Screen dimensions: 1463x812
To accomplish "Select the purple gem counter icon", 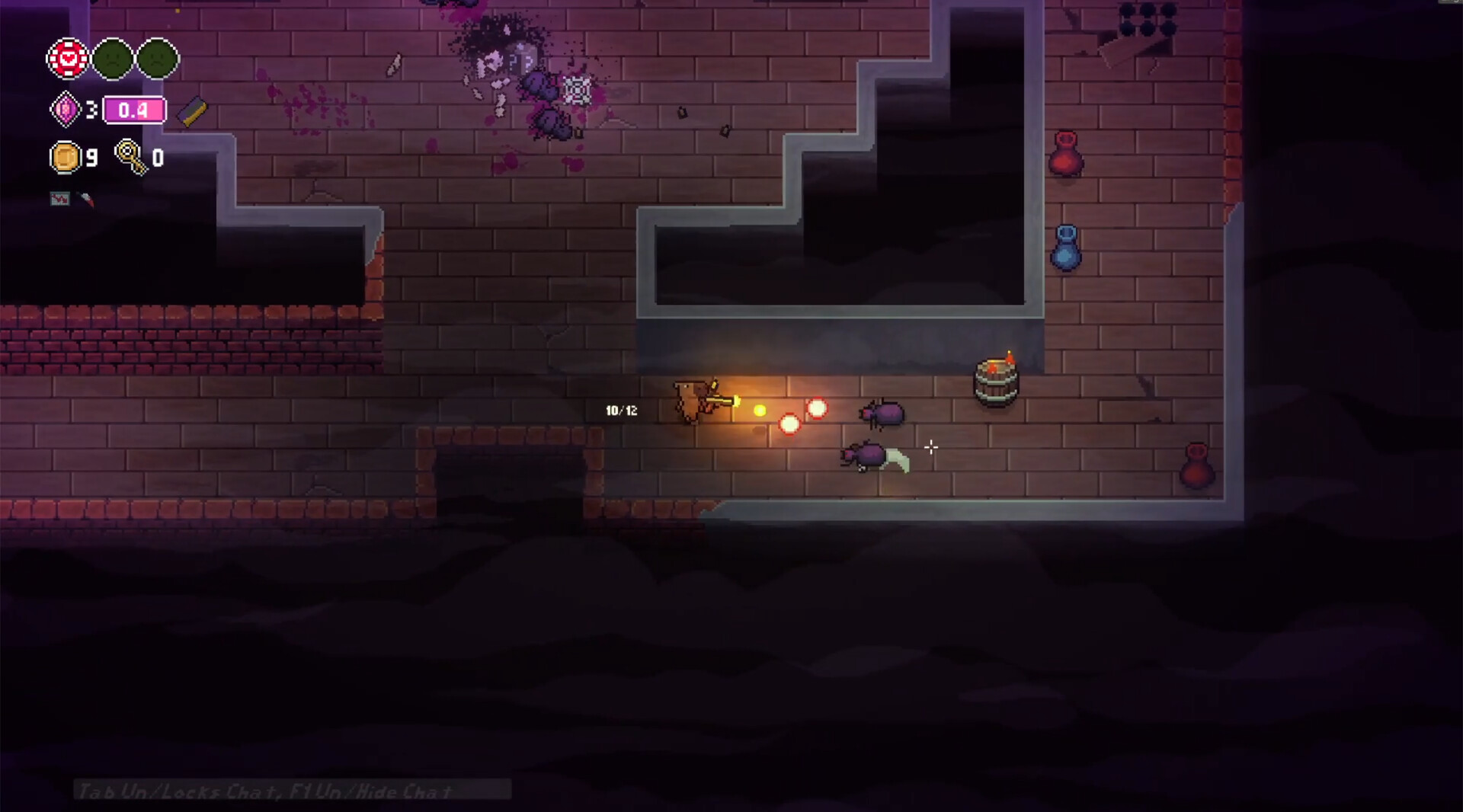I will click(66, 109).
